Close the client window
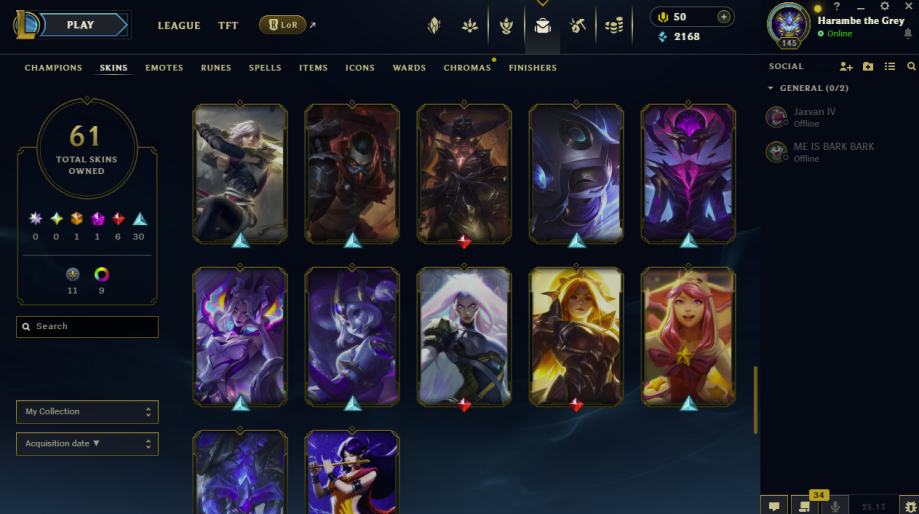This screenshot has height=514, width=919. 907,7
